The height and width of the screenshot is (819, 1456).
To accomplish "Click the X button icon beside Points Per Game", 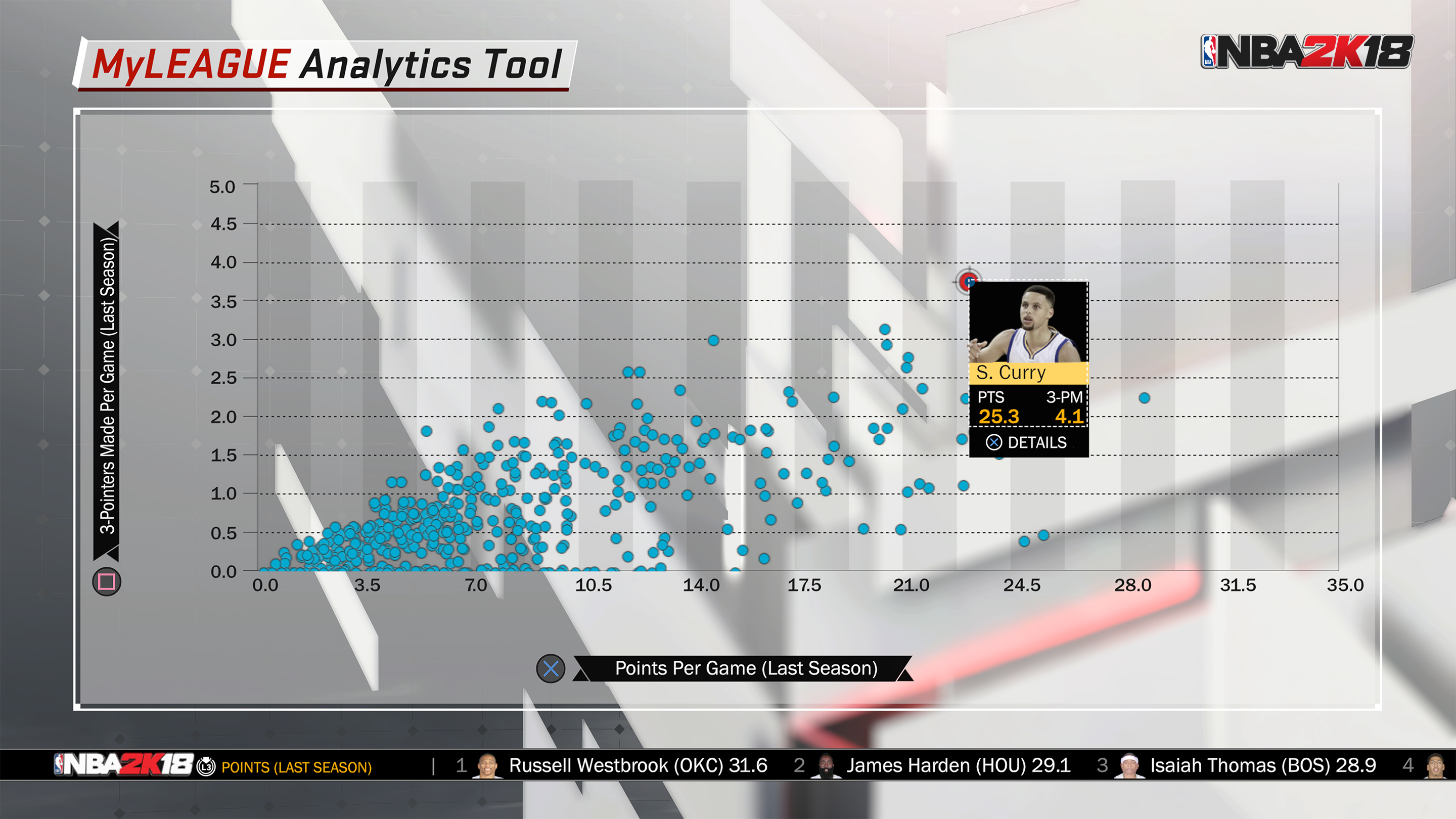I will 552,667.
